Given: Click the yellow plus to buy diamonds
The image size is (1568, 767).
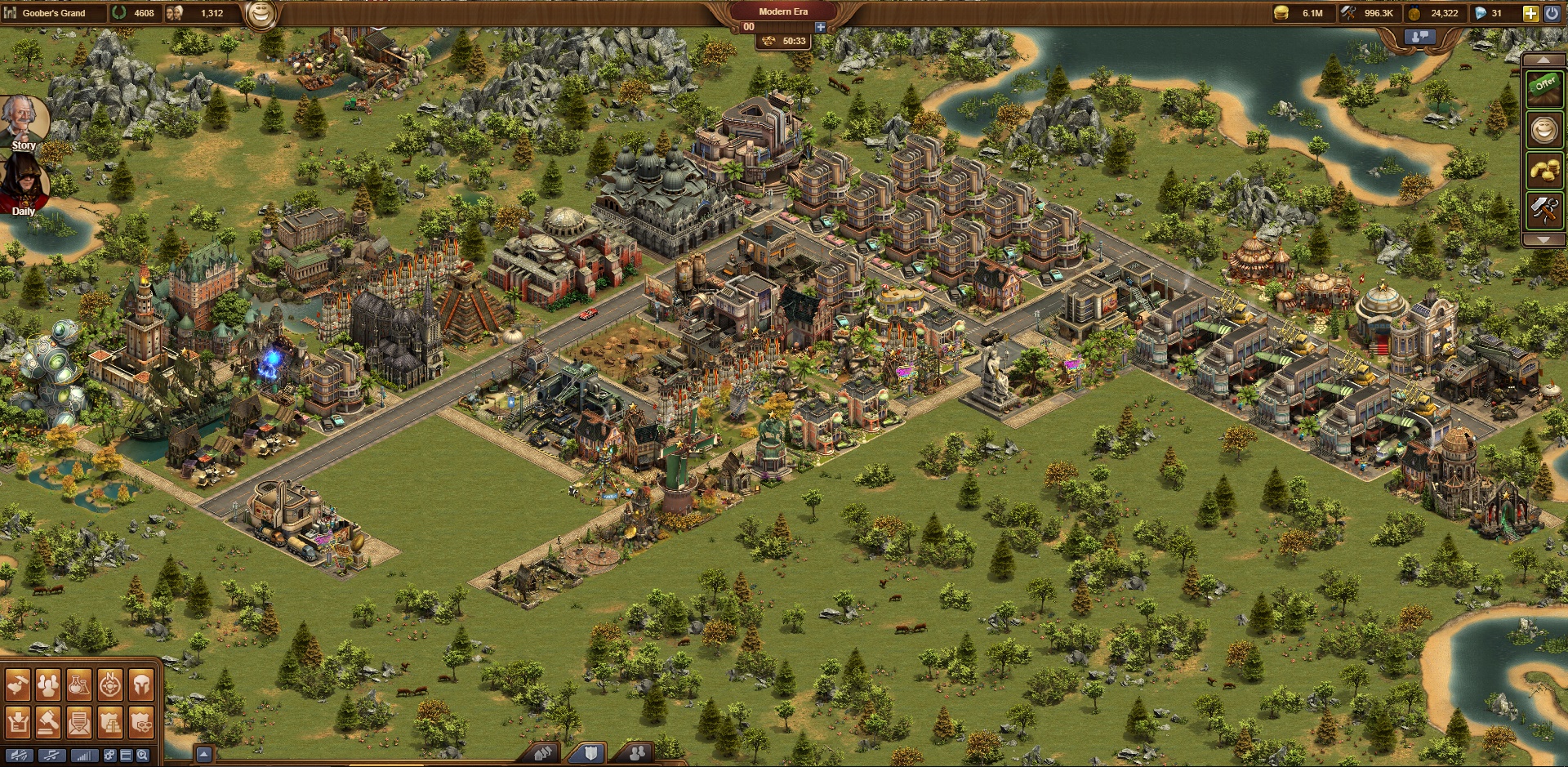Looking at the screenshot, I should pyautogui.click(x=1530, y=13).
